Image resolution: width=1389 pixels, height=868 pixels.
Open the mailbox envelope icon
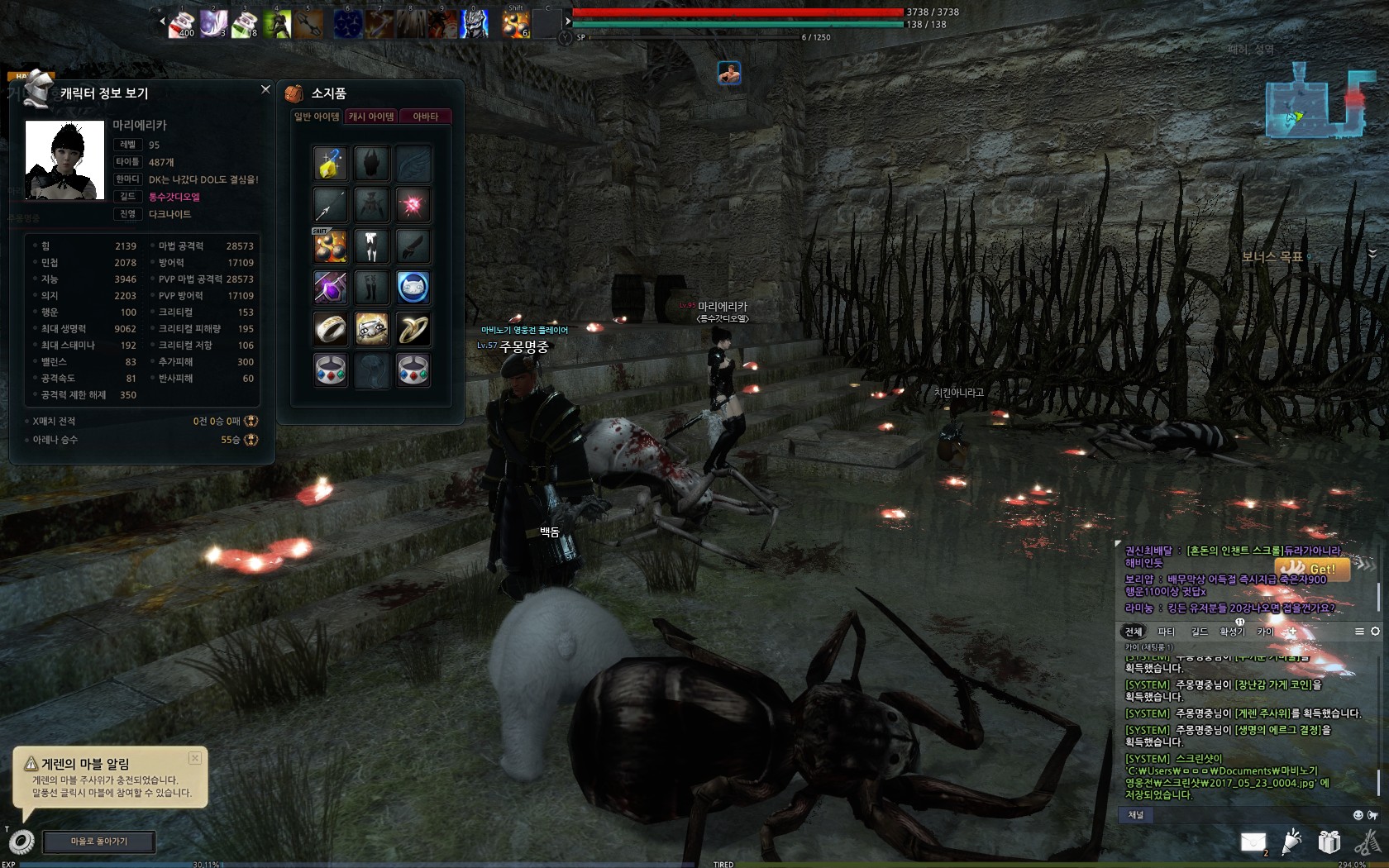tap(1253, 842)
